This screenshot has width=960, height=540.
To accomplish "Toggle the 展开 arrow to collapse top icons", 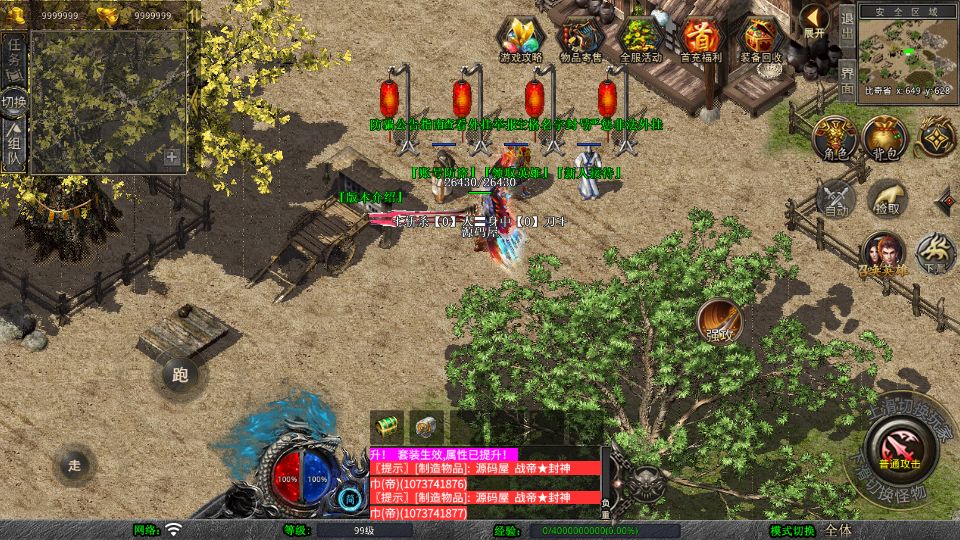I will tap(815, 19).
